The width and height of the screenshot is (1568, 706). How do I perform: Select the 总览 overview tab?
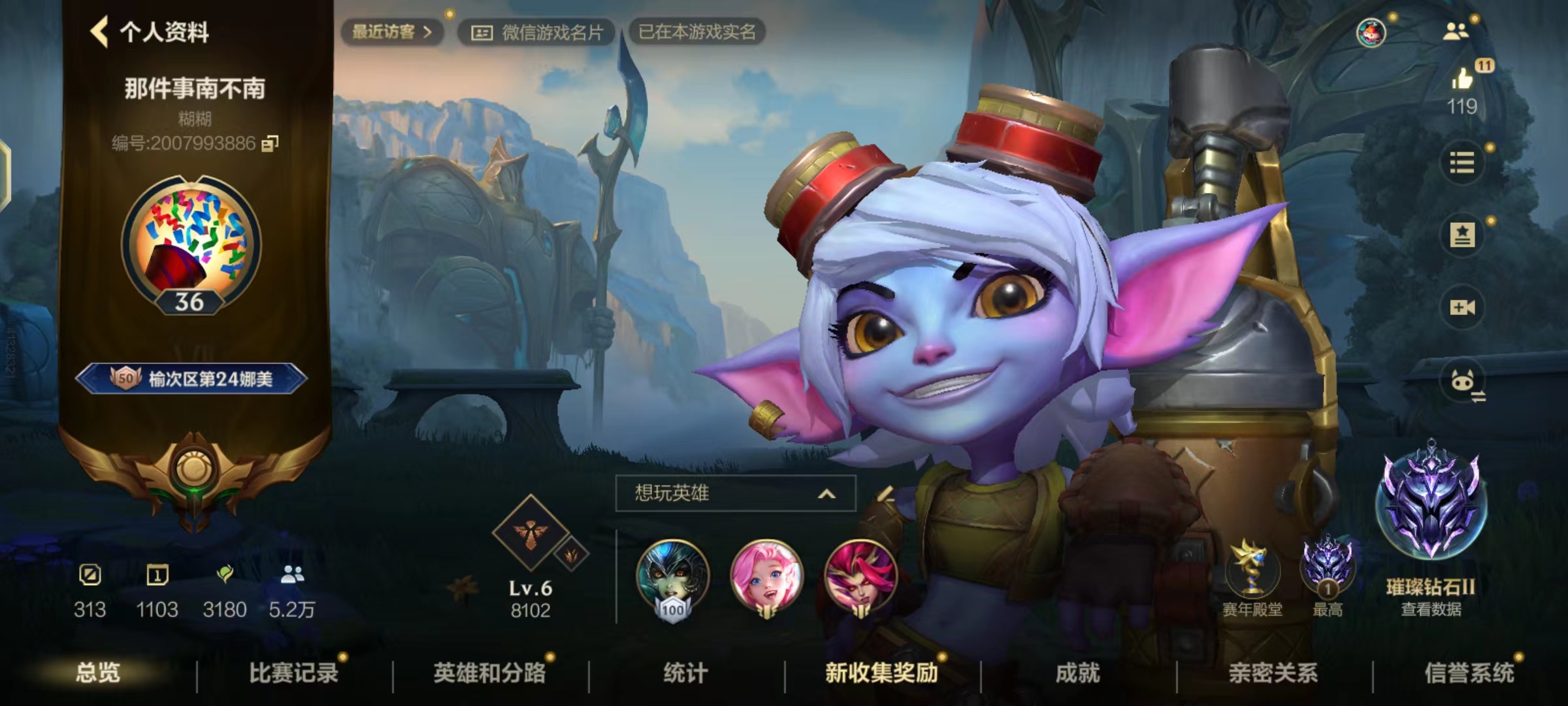(x=98, y=673)
